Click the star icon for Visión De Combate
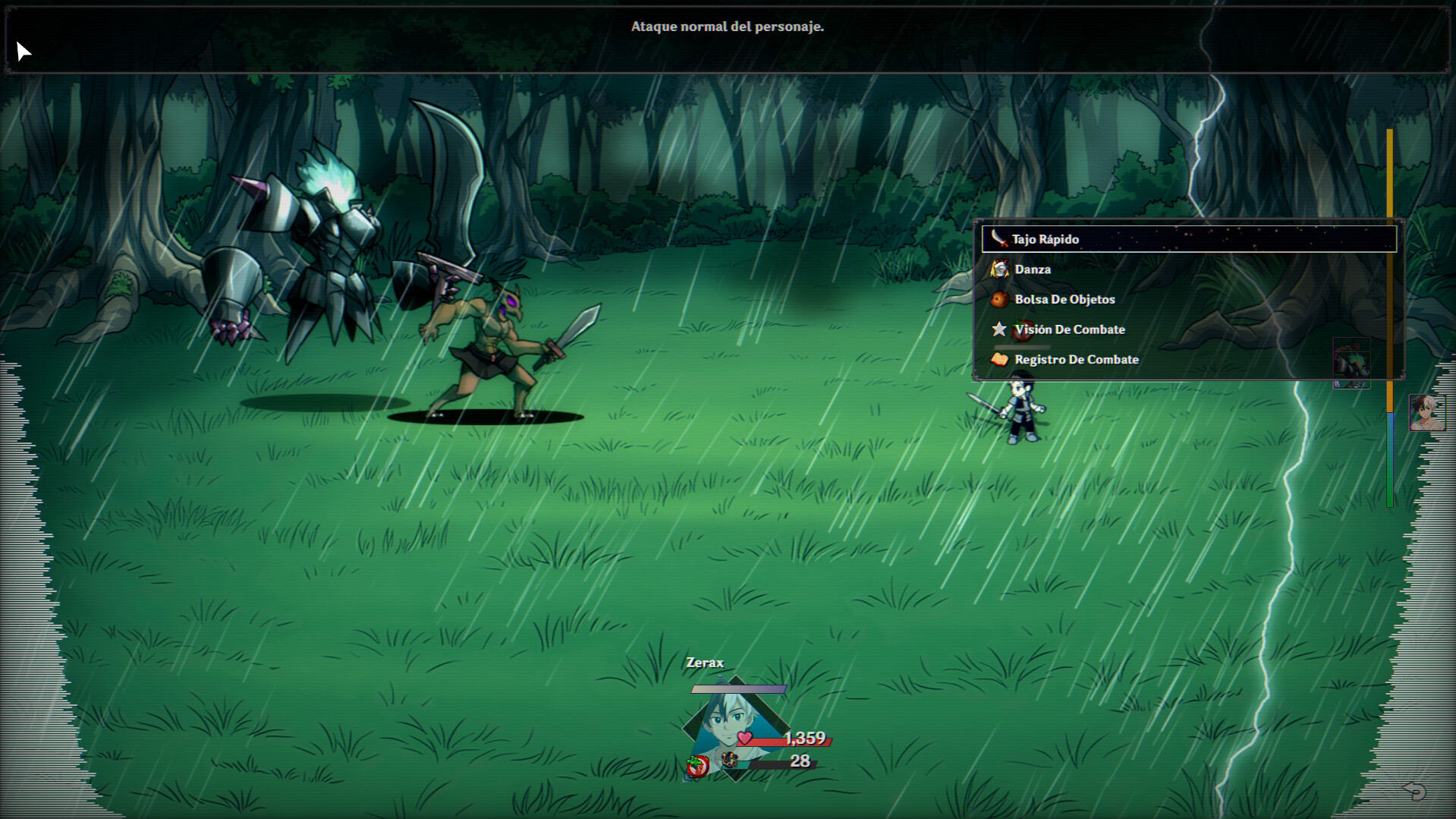Image resolution: width=1456 pixels, height=819 pixels. (999, 329)
